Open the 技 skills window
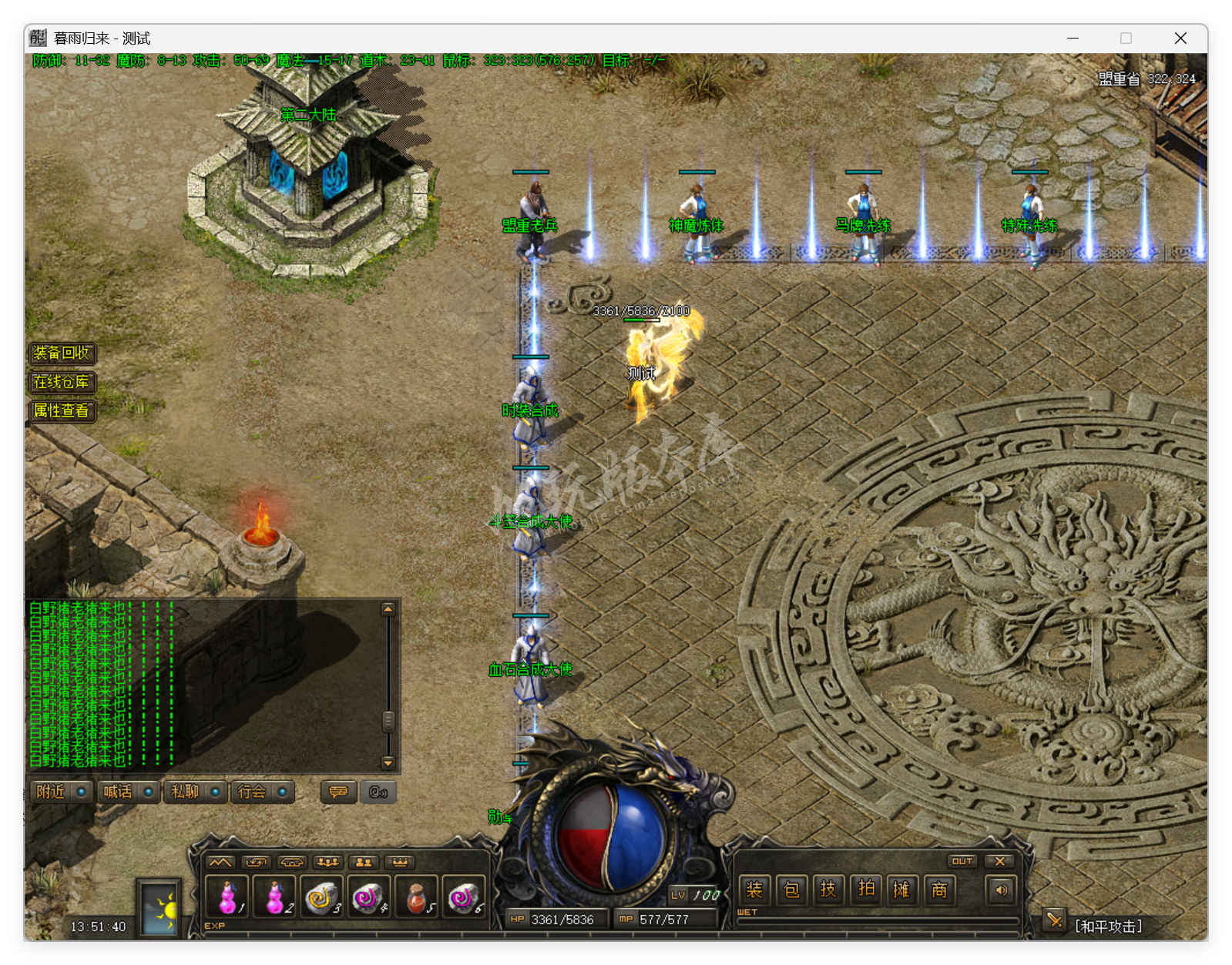1232x965 pixels. click(x=828, y=890)
